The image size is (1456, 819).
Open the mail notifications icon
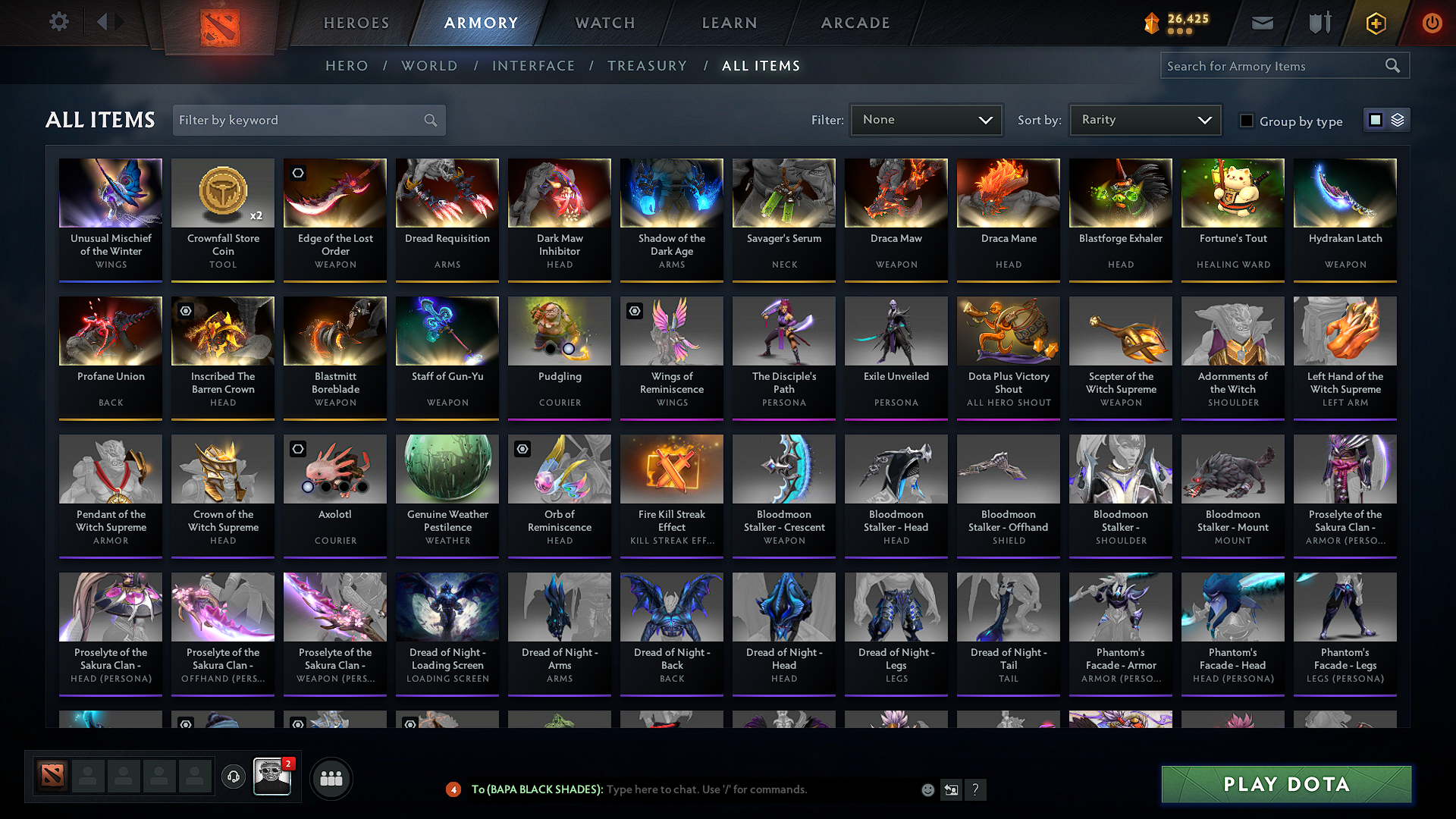(1262, 23)
